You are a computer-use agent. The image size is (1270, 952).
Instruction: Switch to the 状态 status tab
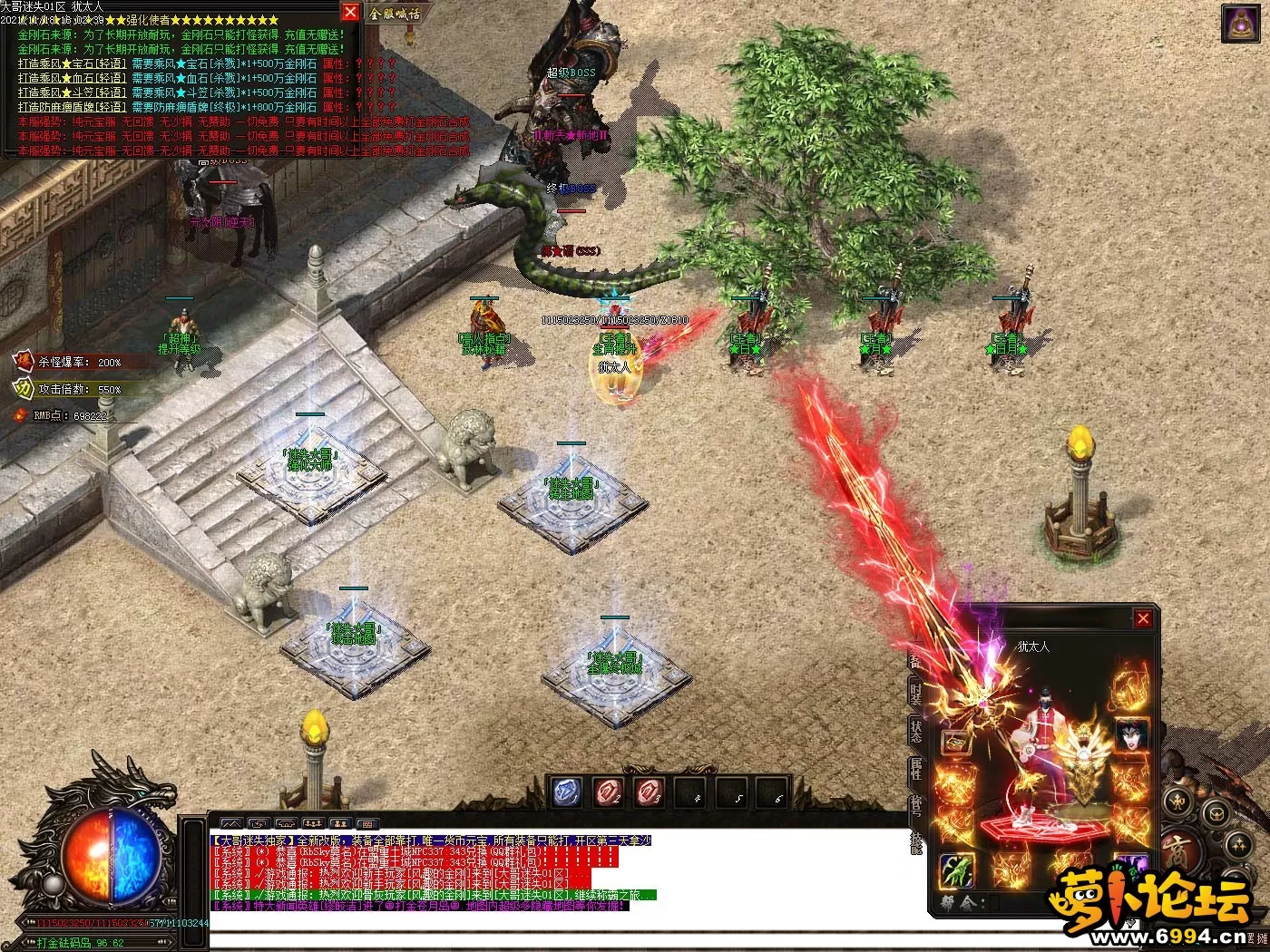[916, 731]
